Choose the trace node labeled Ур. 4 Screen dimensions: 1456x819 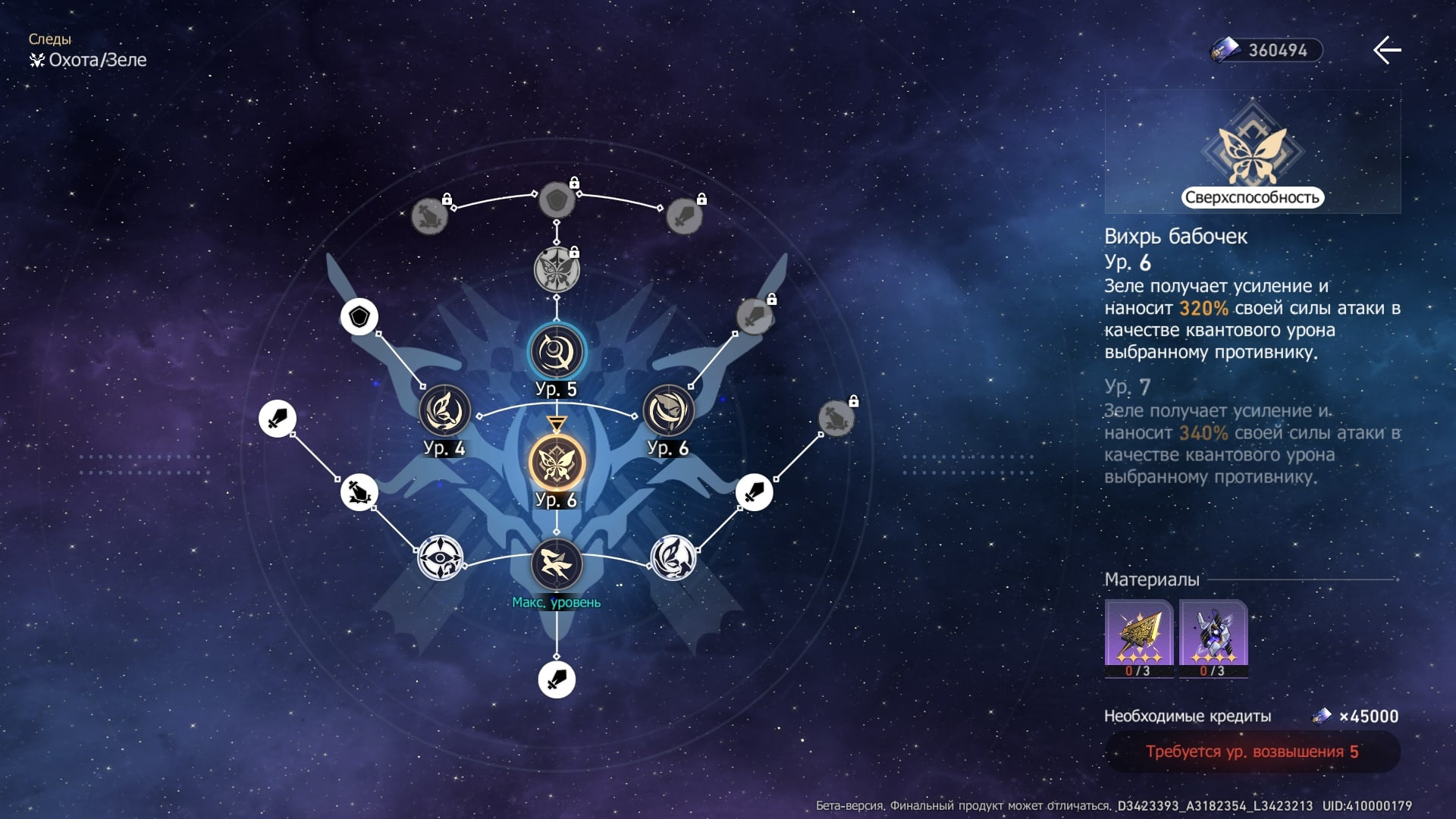tap(445, 410)
